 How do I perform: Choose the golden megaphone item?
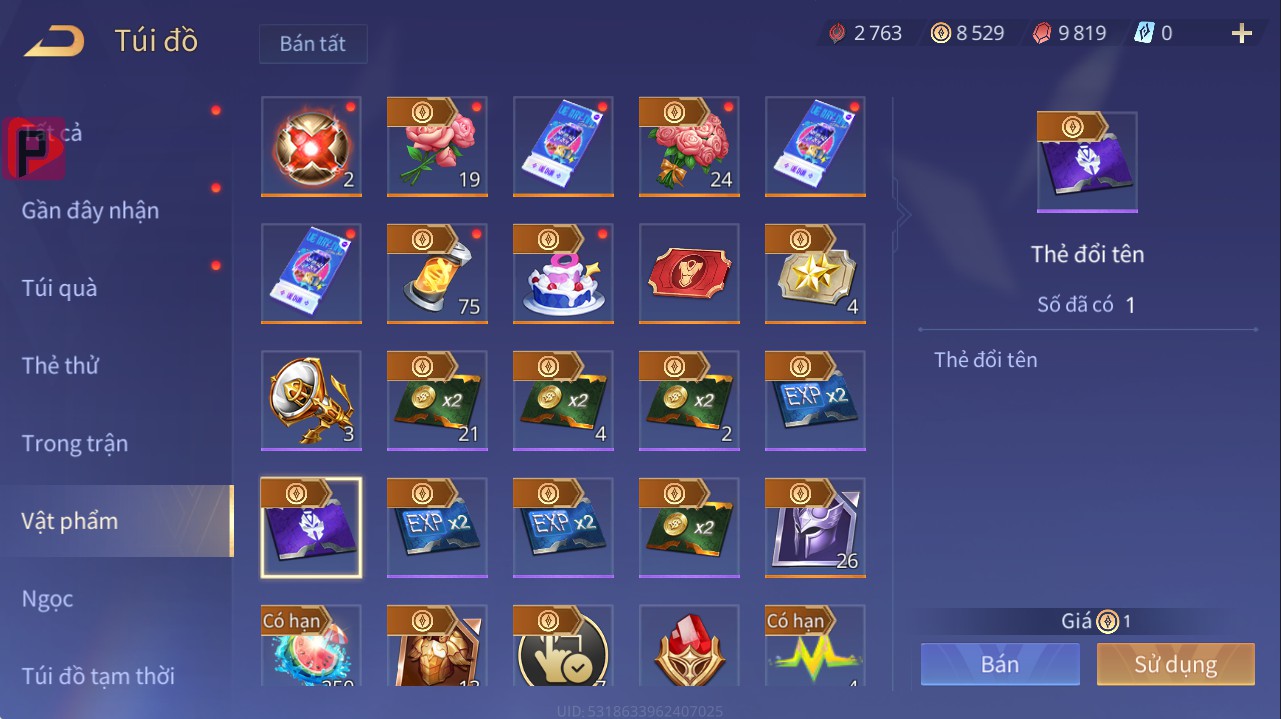311,400
